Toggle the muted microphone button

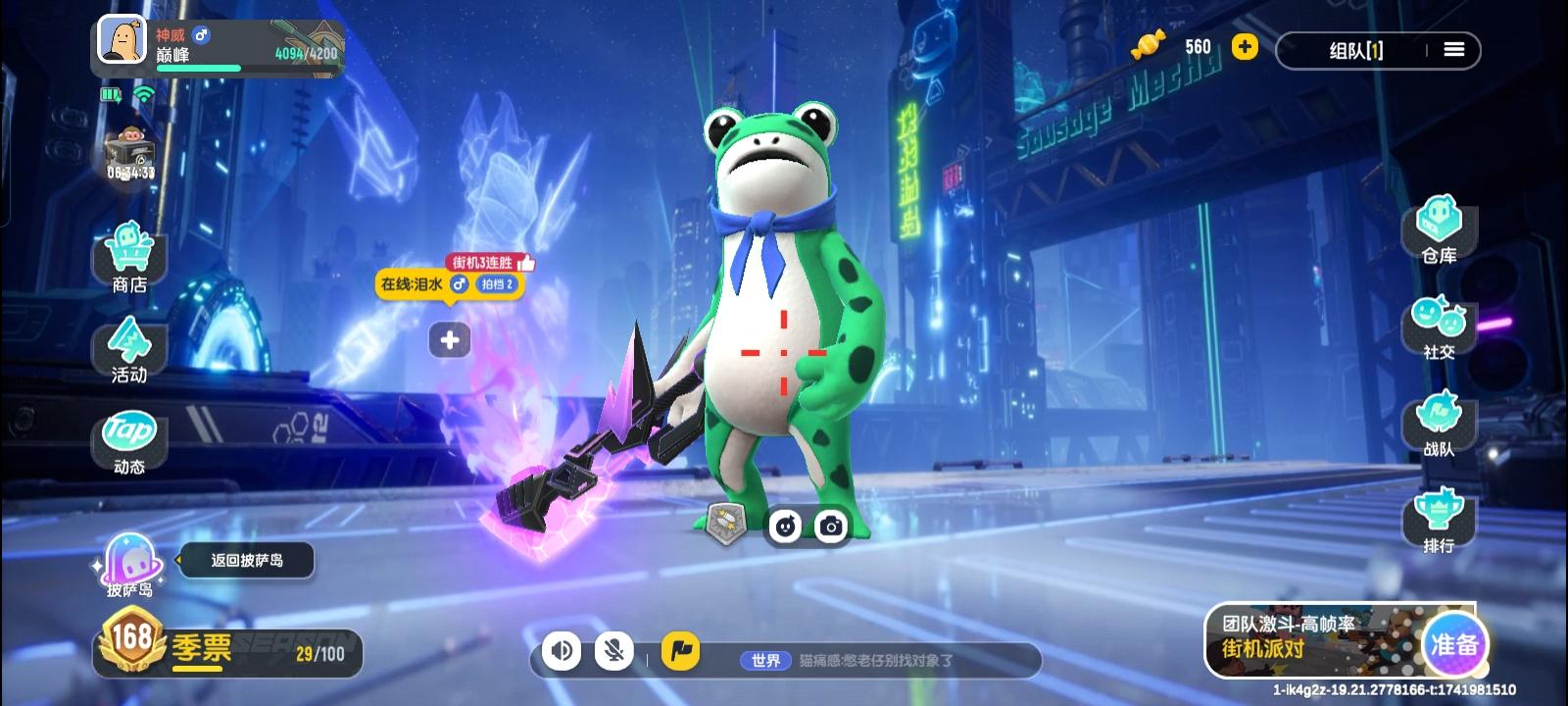pyautogui.click(x=614, y=650)
